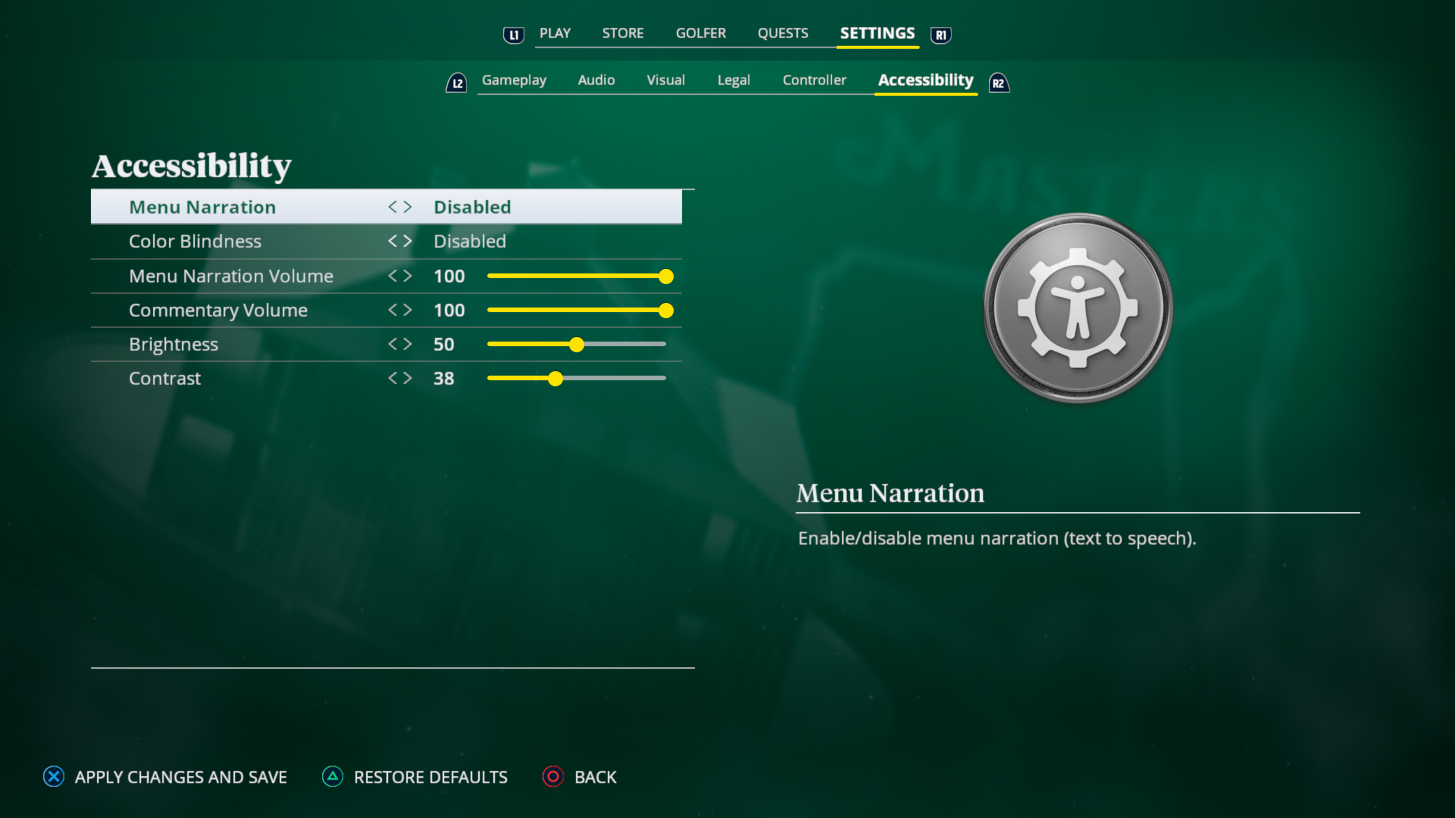The image size is (1455, 818).
Task: Open the QUESTS section
Action: click(782, 33)
